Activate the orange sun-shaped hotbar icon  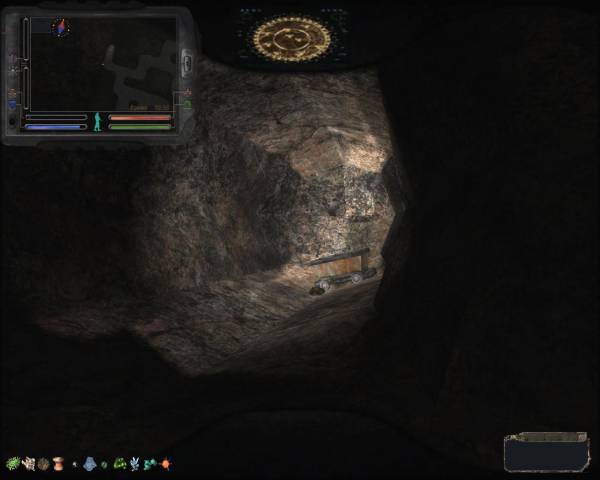[165, 464]
